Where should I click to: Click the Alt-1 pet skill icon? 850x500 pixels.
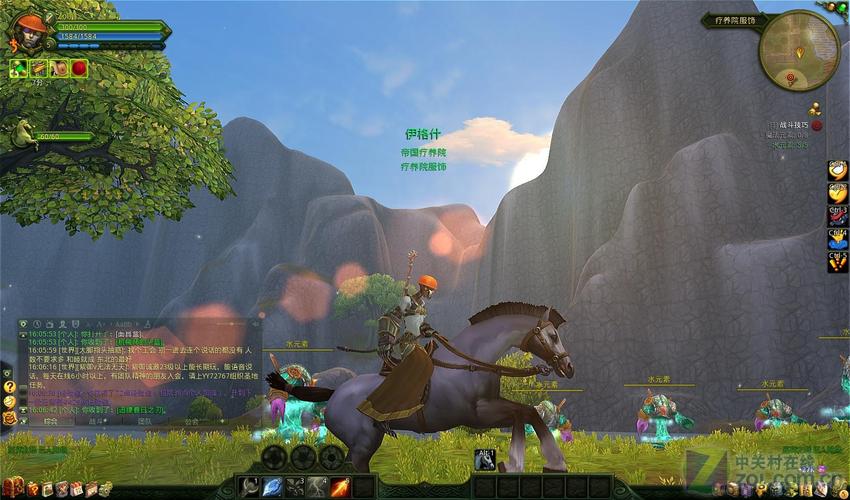click(485, 460)
